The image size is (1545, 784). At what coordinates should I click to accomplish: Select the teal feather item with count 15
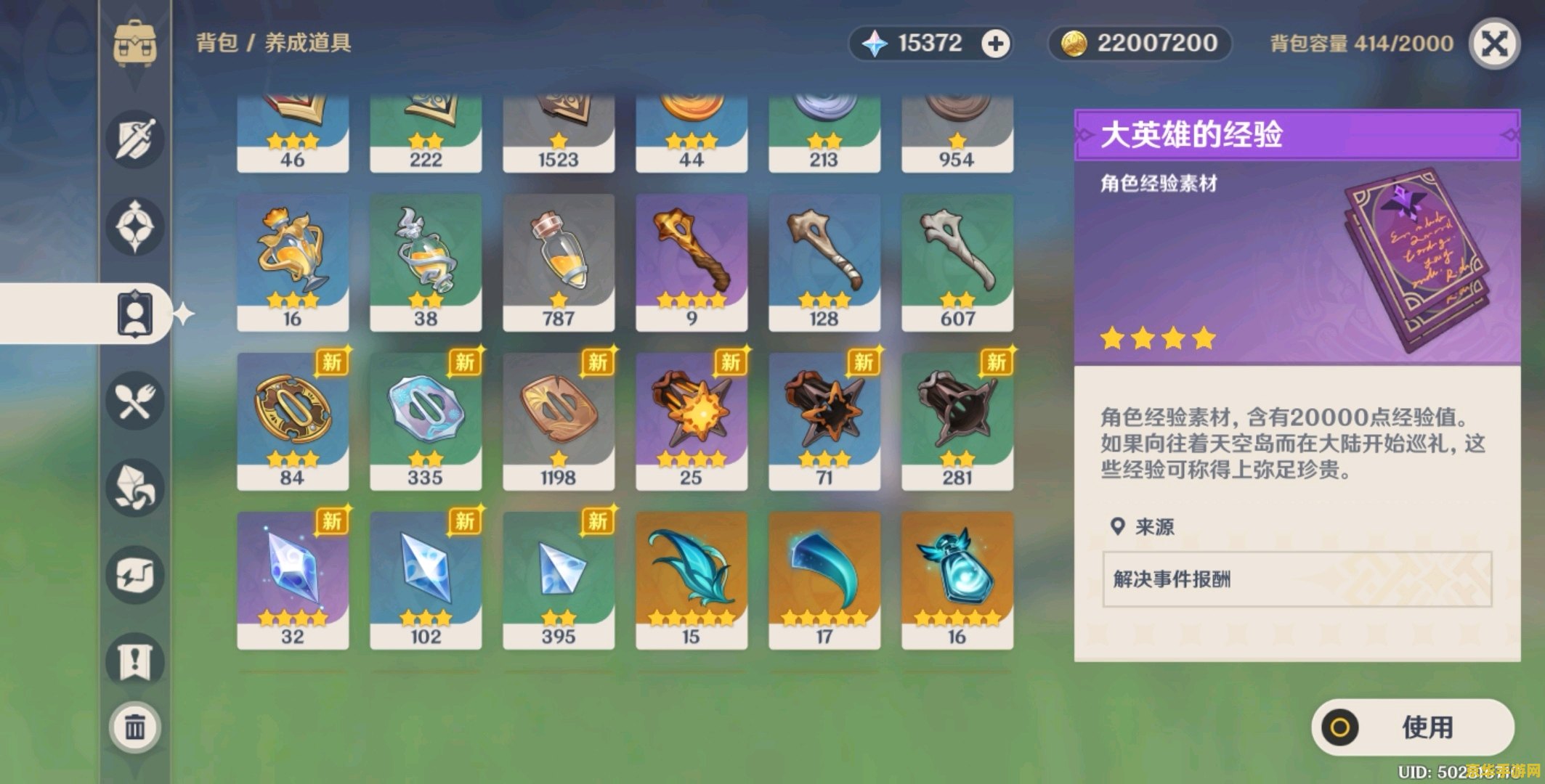pyautogui.click(x=692, y=577)
